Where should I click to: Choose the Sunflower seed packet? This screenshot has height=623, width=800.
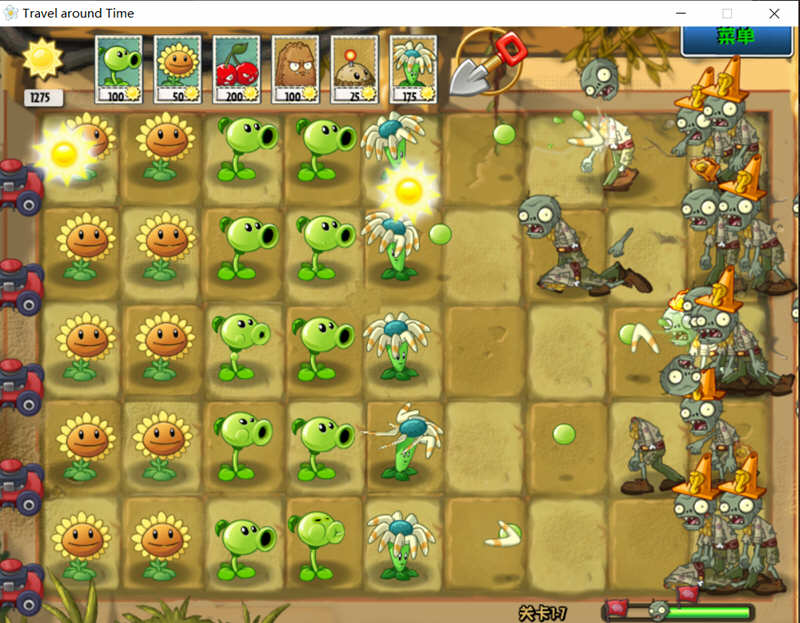(177, 69)
